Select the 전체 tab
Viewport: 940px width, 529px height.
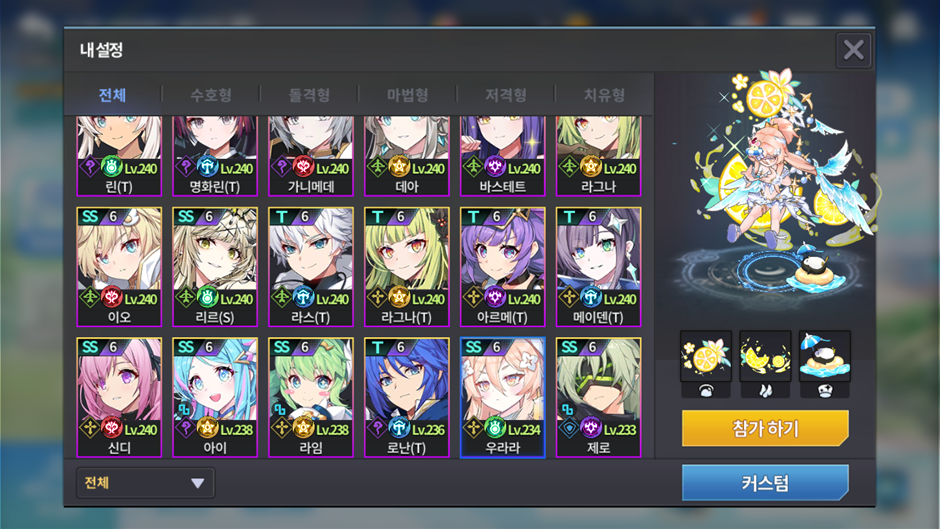point(112,95)
